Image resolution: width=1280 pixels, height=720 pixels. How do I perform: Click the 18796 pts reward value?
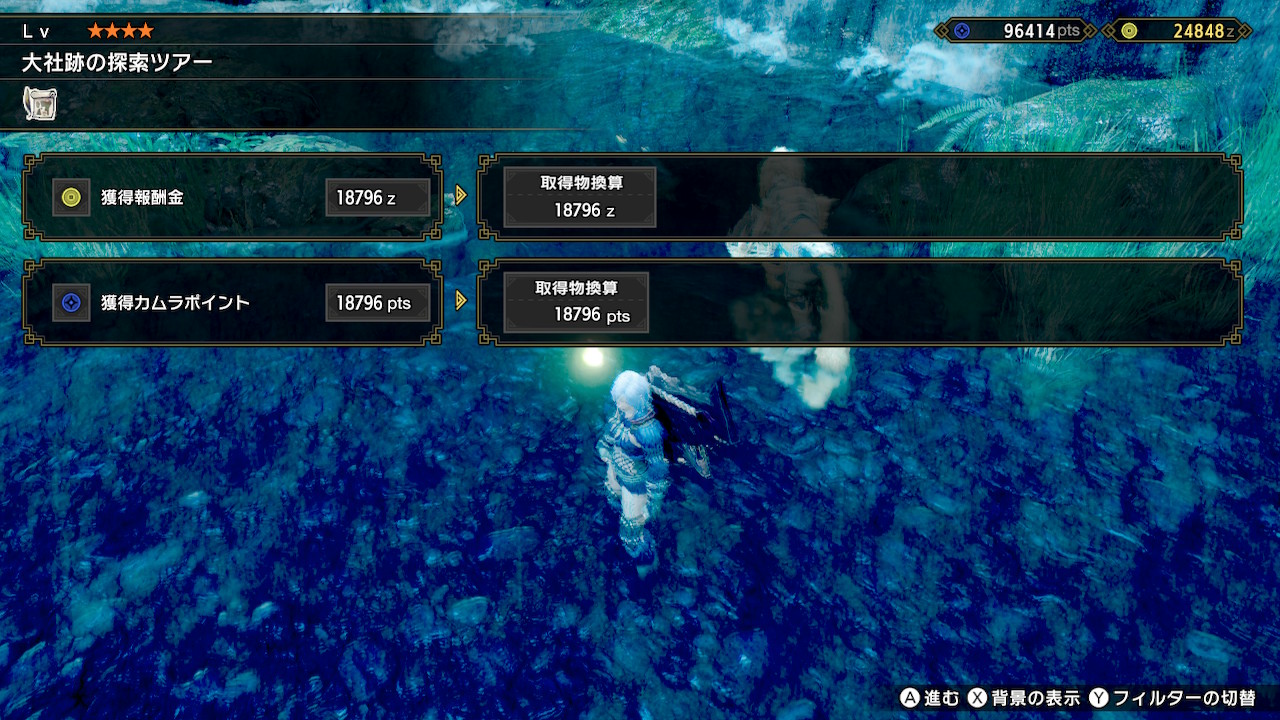(378, 302)
